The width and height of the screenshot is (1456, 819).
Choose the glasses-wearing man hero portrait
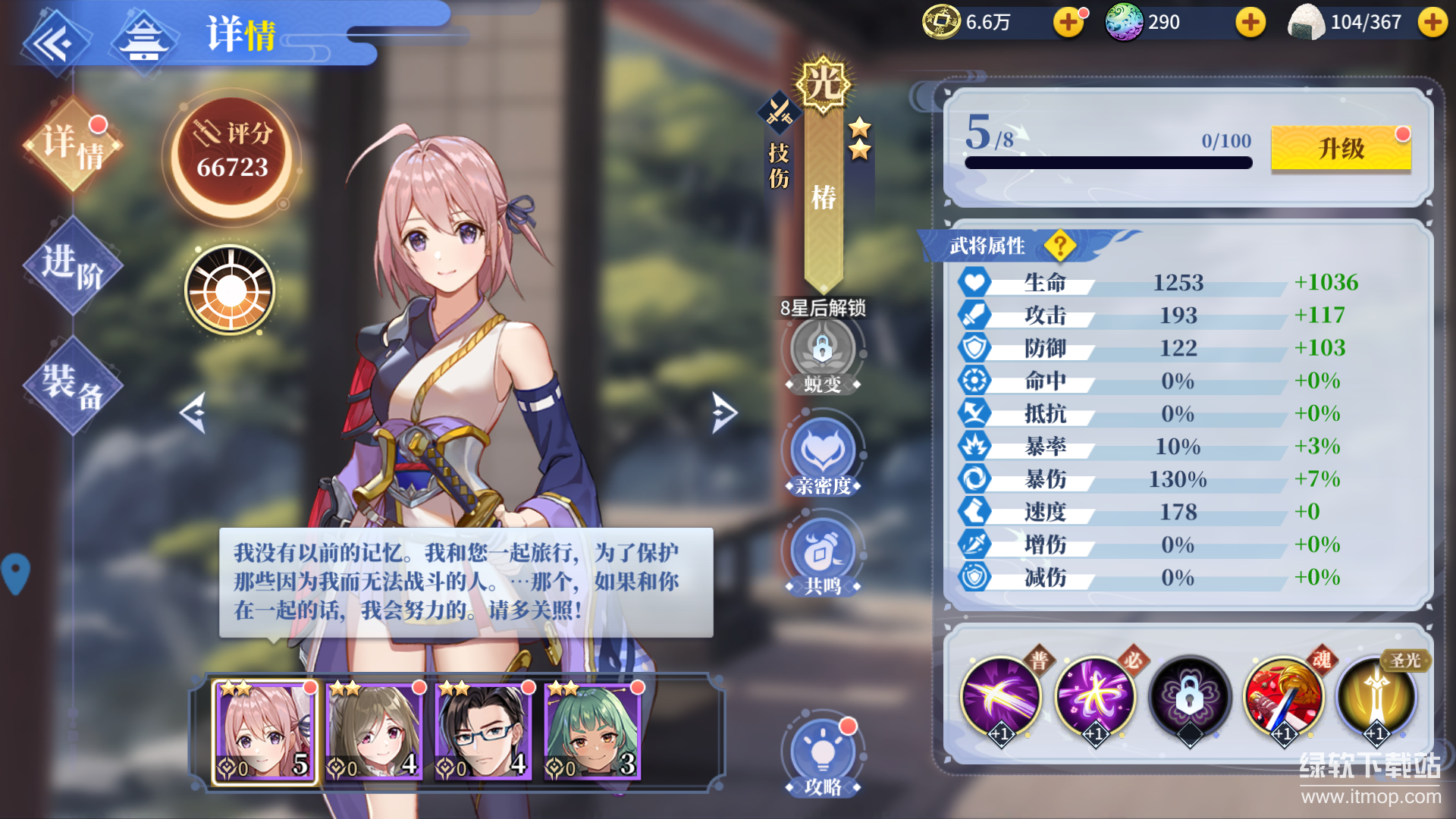pyautogui.click(x=482, y=732)
